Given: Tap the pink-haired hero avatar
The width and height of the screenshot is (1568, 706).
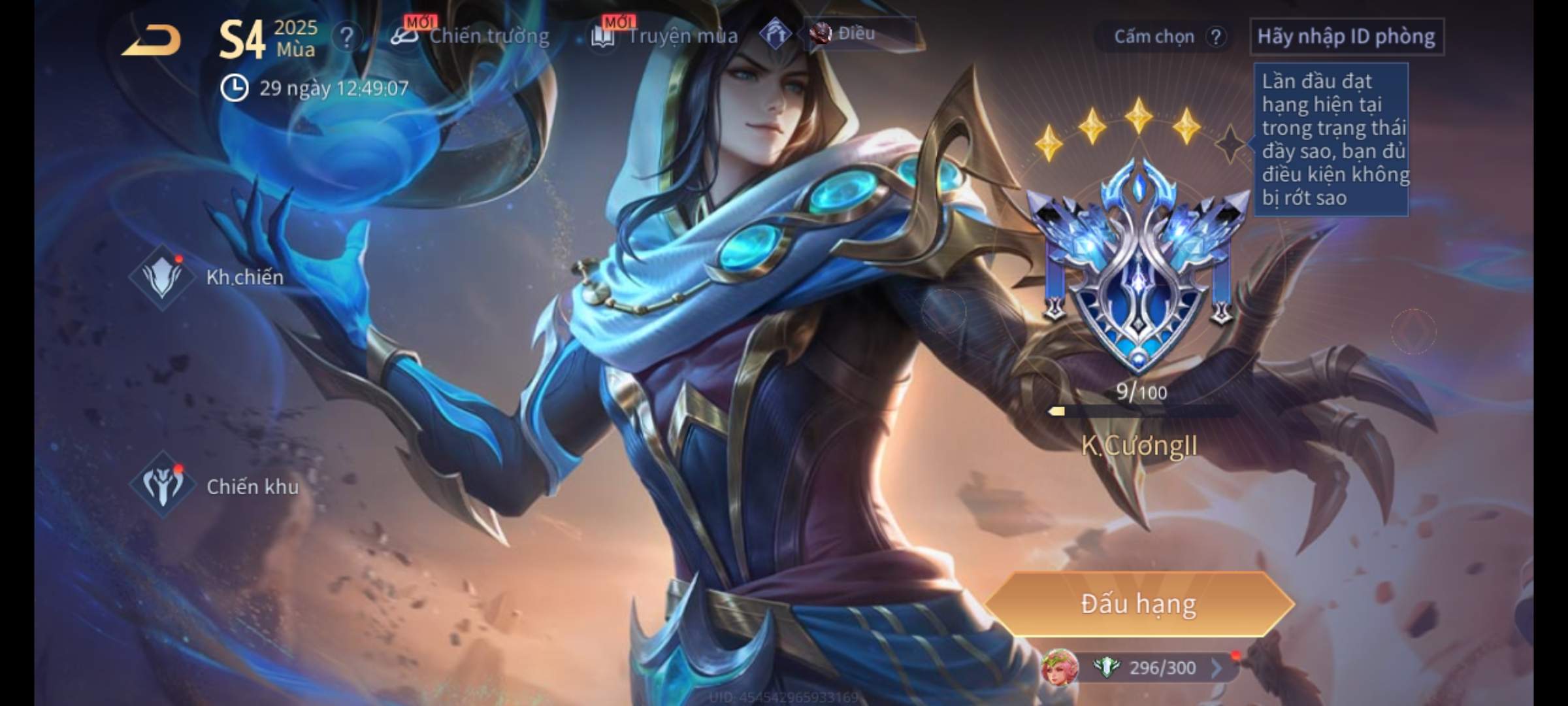Looking at the screenshot, I should coord(1060,667).
